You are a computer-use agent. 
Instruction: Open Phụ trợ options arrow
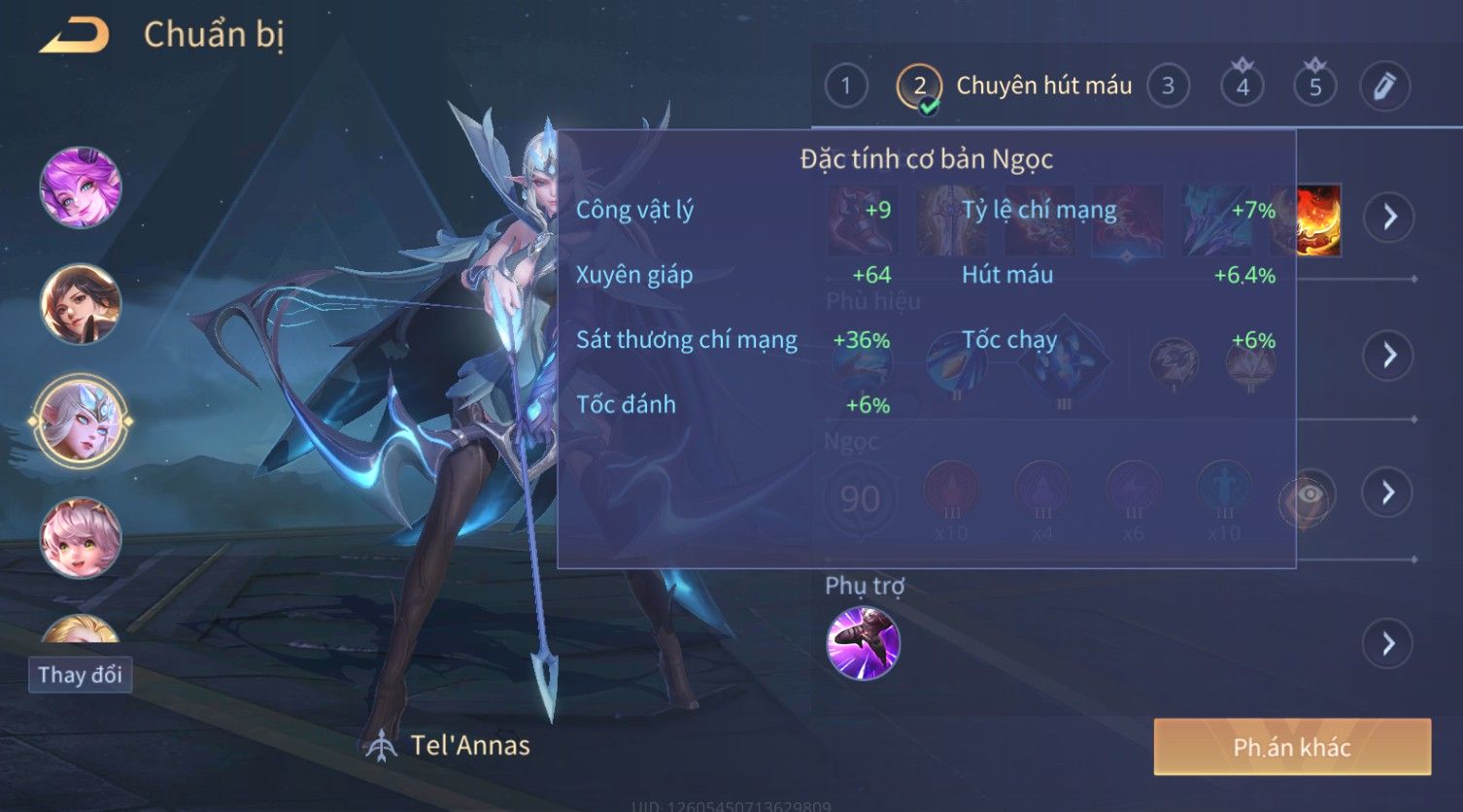click(1389, 643)
